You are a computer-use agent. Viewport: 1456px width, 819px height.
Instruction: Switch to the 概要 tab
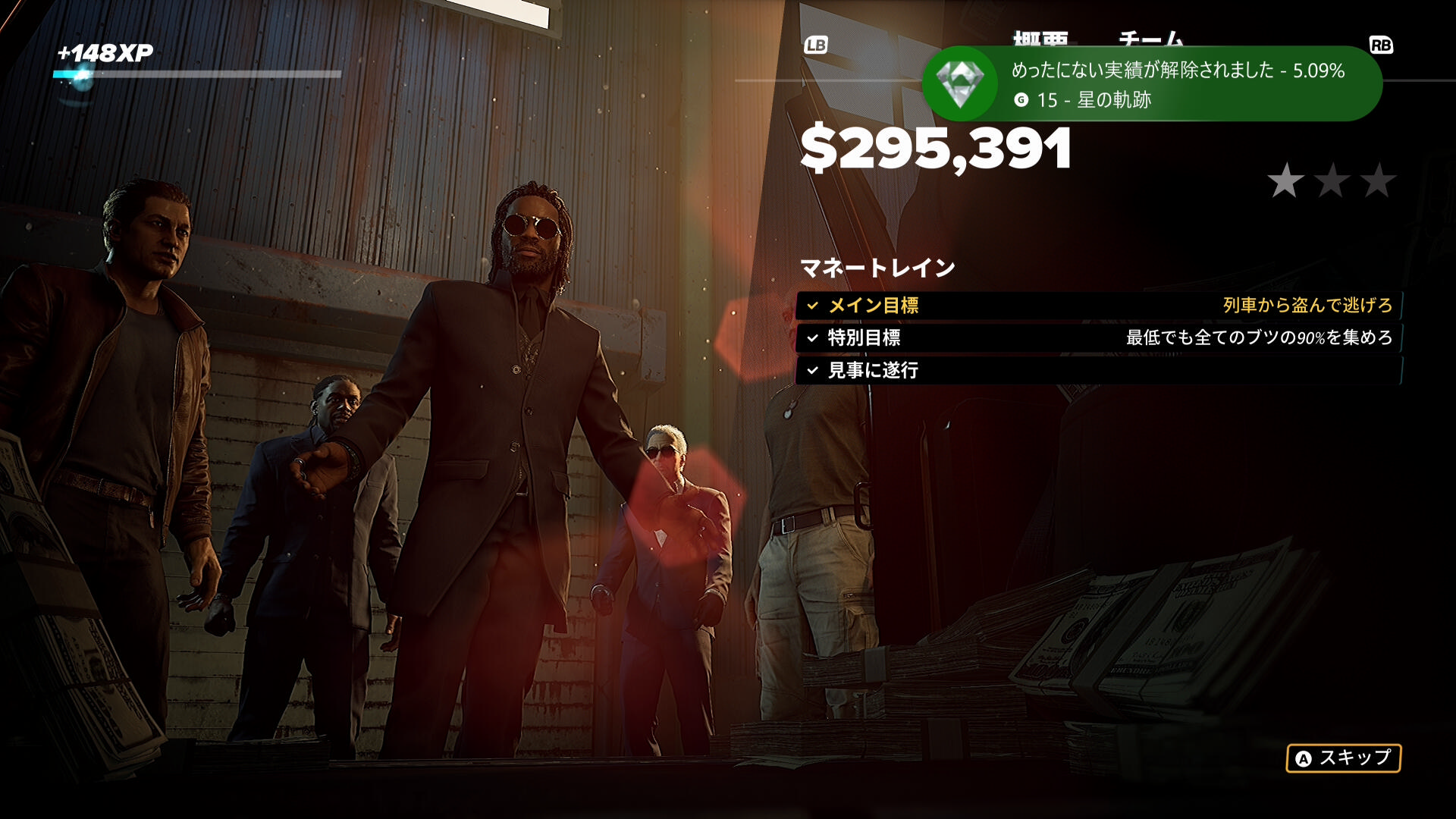click(x=1040, y=38)
